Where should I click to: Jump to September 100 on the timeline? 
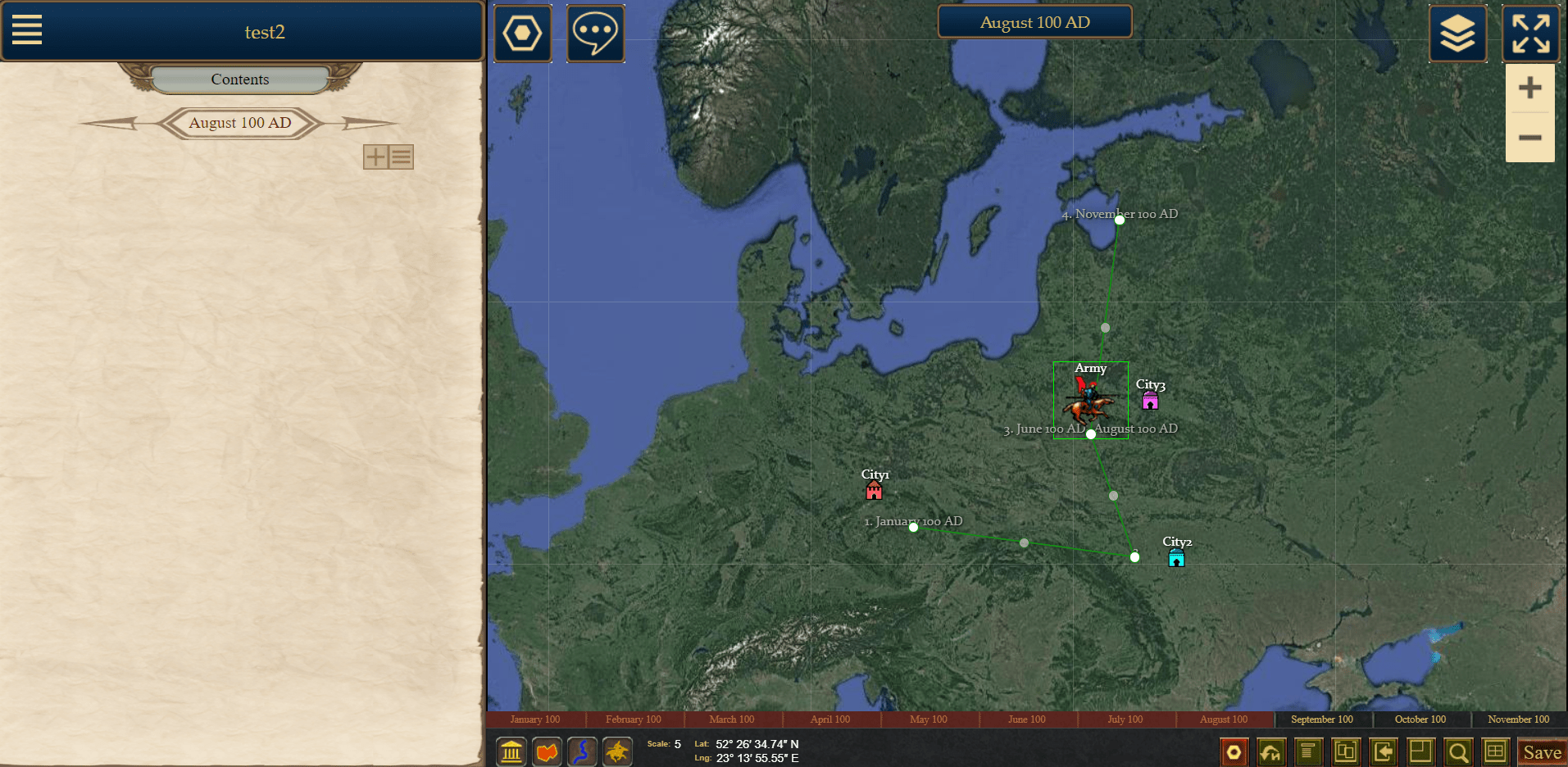pos(1321,719)
